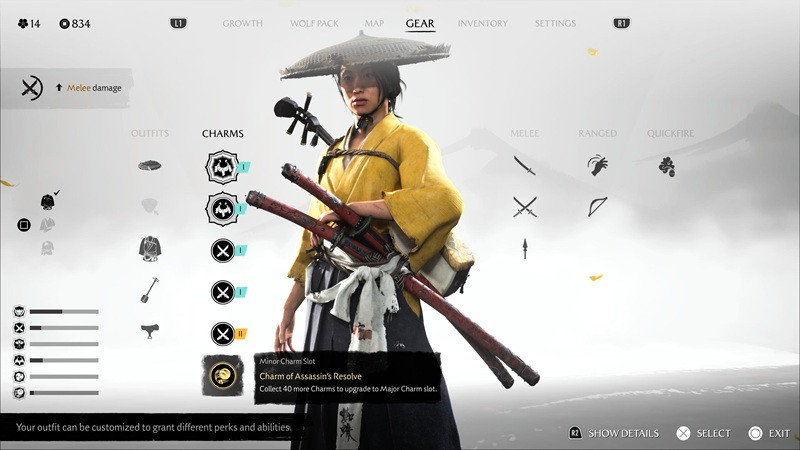Select the golden Charm of Assassin's Resolve
The image size is (800, 450).
click(222, 376)
